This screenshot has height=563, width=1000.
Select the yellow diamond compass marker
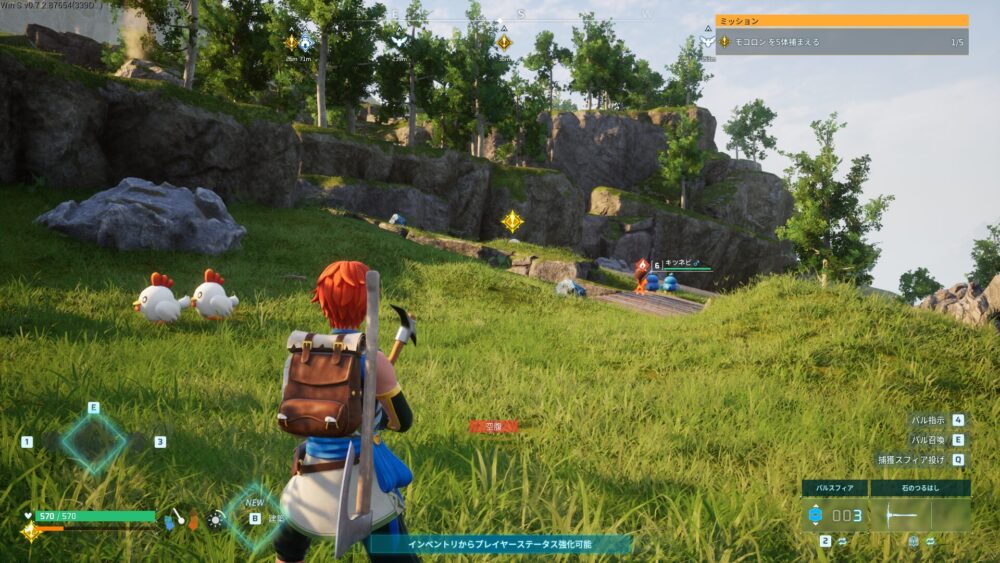coord(504,42)
